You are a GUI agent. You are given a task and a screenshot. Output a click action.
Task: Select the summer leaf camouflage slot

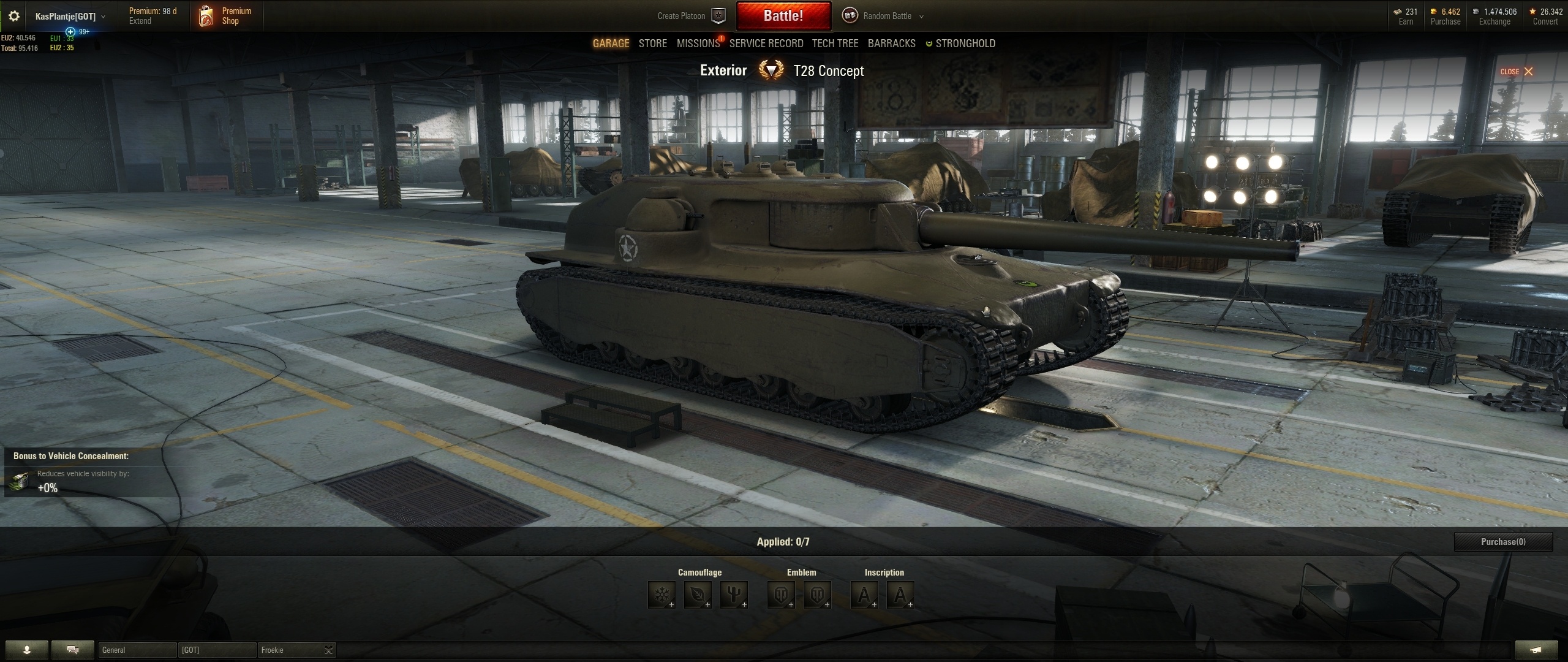(x=698, y=595)
